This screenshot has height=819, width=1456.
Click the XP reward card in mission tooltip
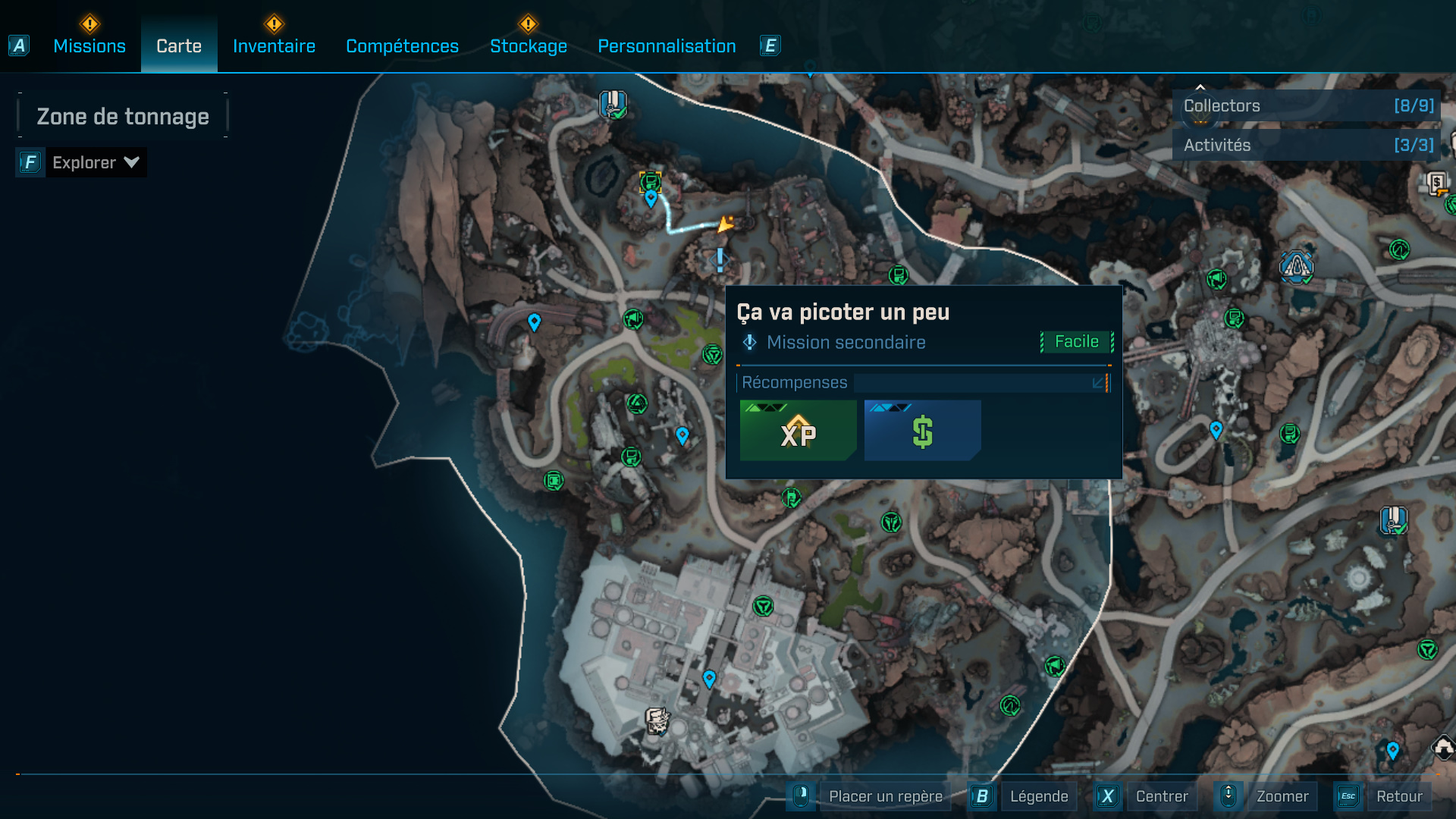[x=797, y=431]
